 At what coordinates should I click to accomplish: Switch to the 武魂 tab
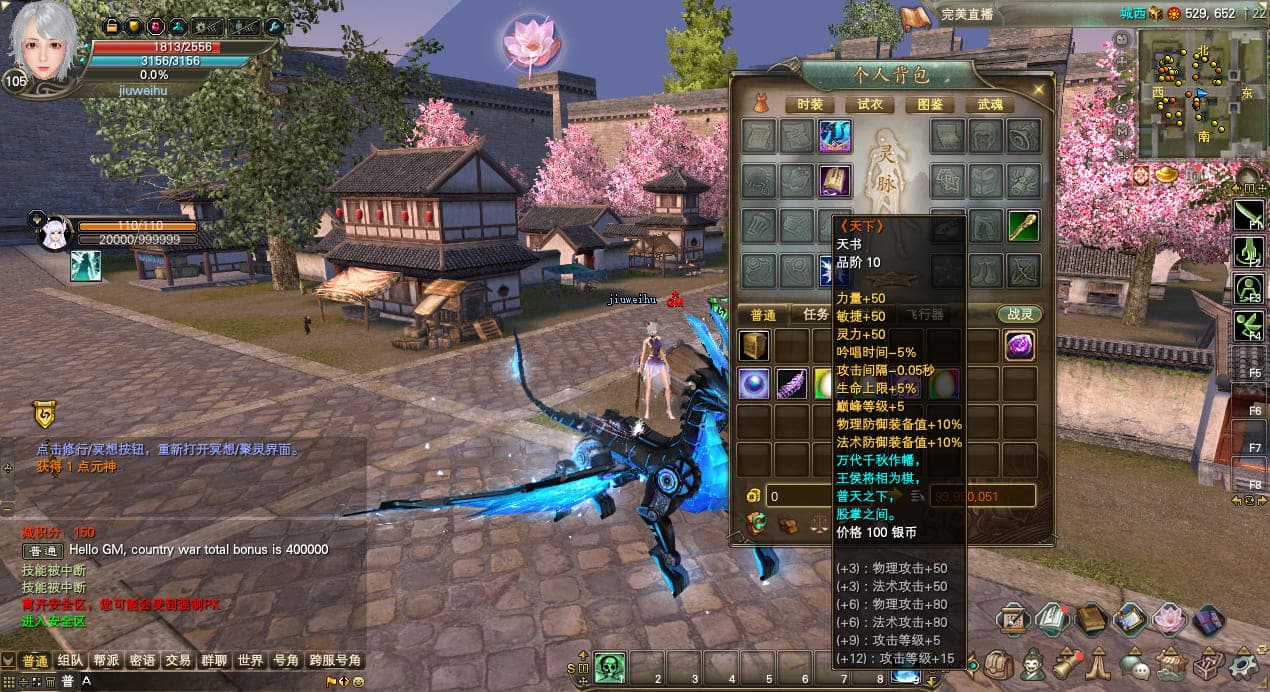pos(990,104)
